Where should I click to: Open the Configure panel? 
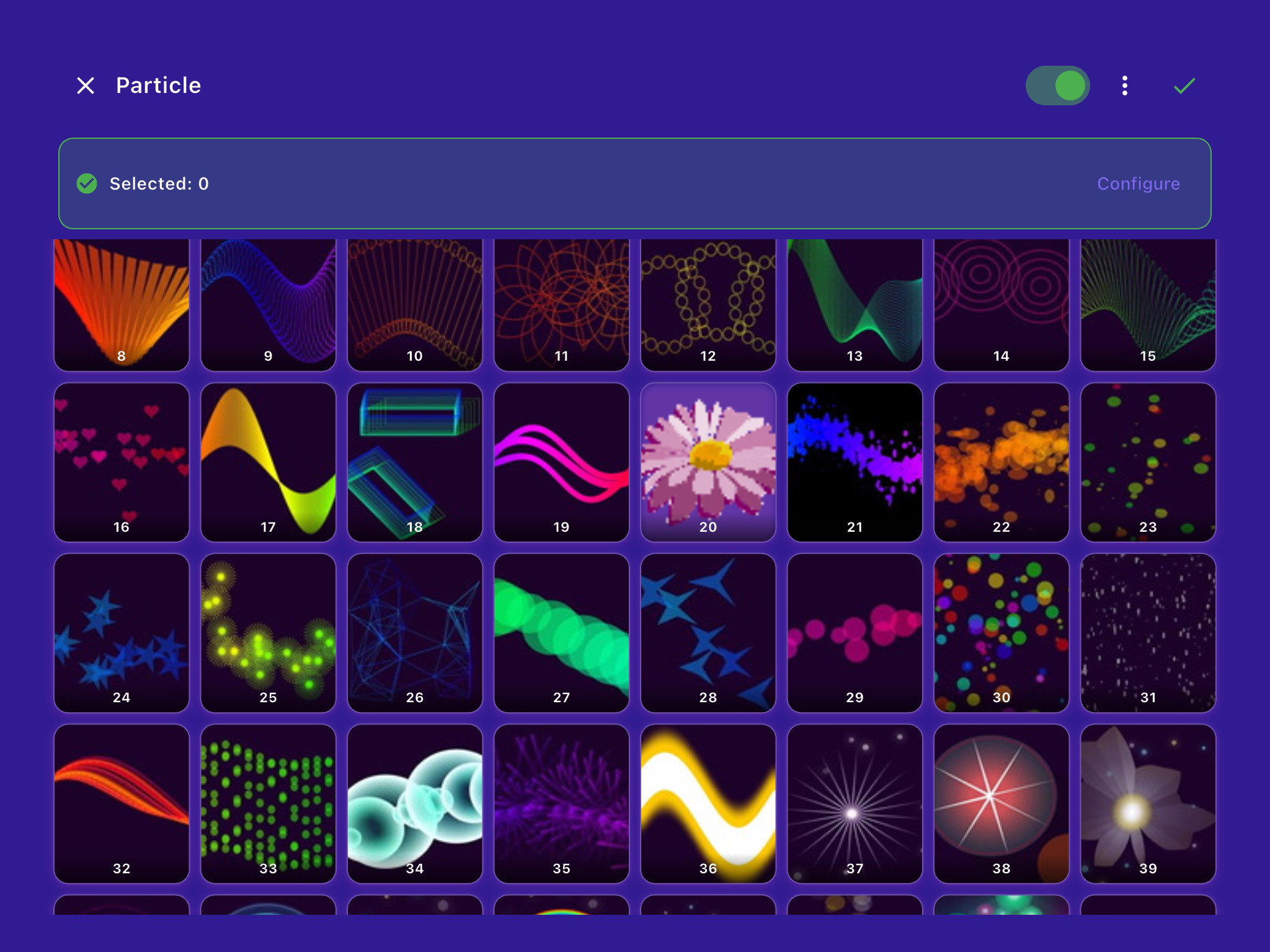[1139, 183]
